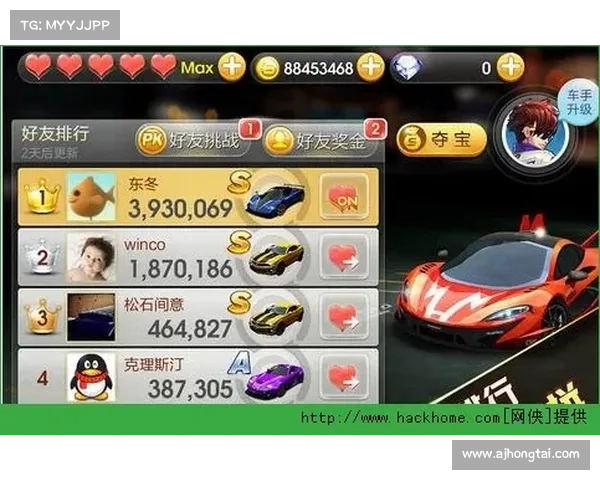Select 东冬's leaderboard row
The width and height of the screenshot is (600, 480).
point(180,197)
